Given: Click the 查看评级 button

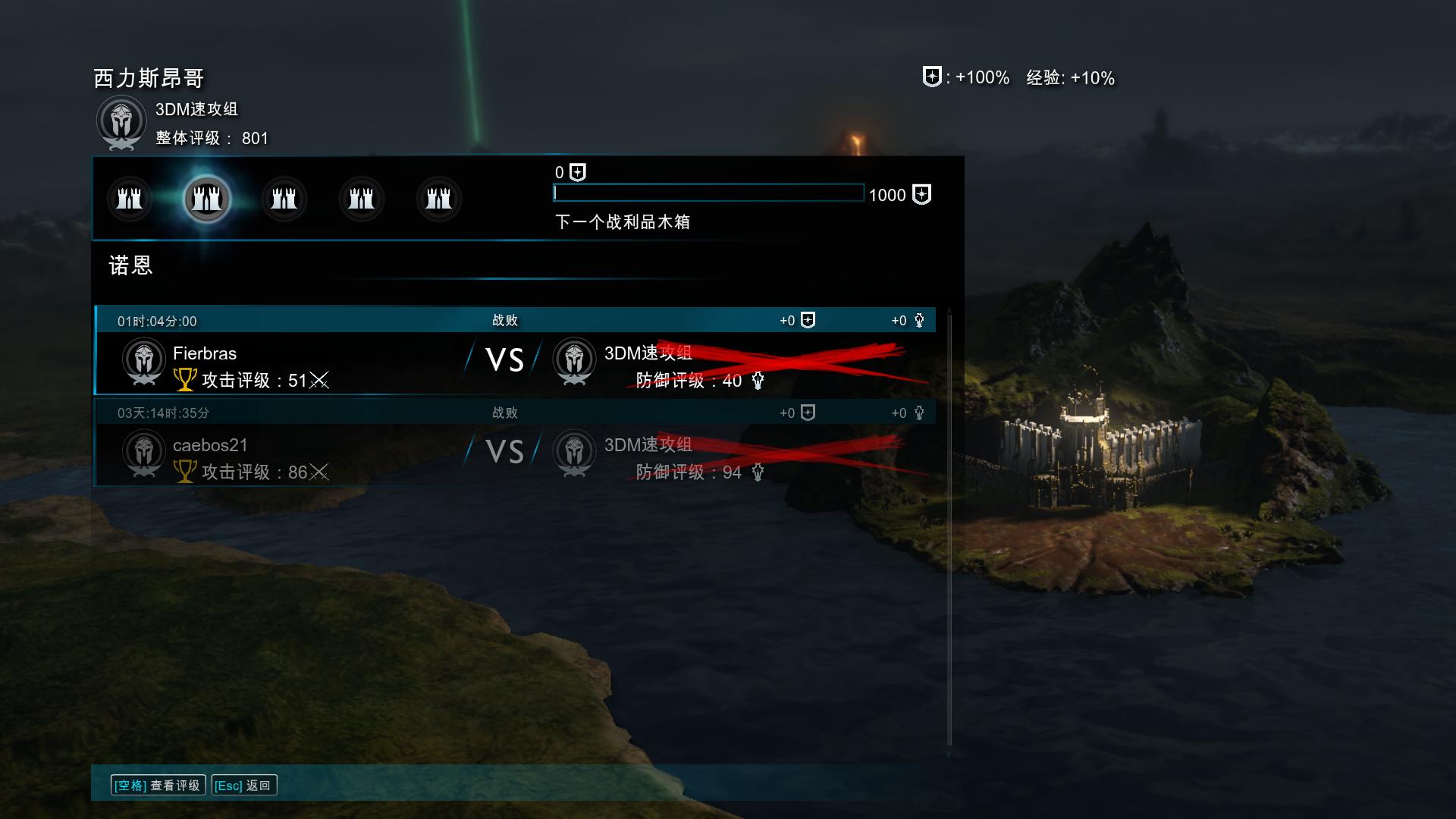Looking at the screenshot, I should (x=158, y=786).
